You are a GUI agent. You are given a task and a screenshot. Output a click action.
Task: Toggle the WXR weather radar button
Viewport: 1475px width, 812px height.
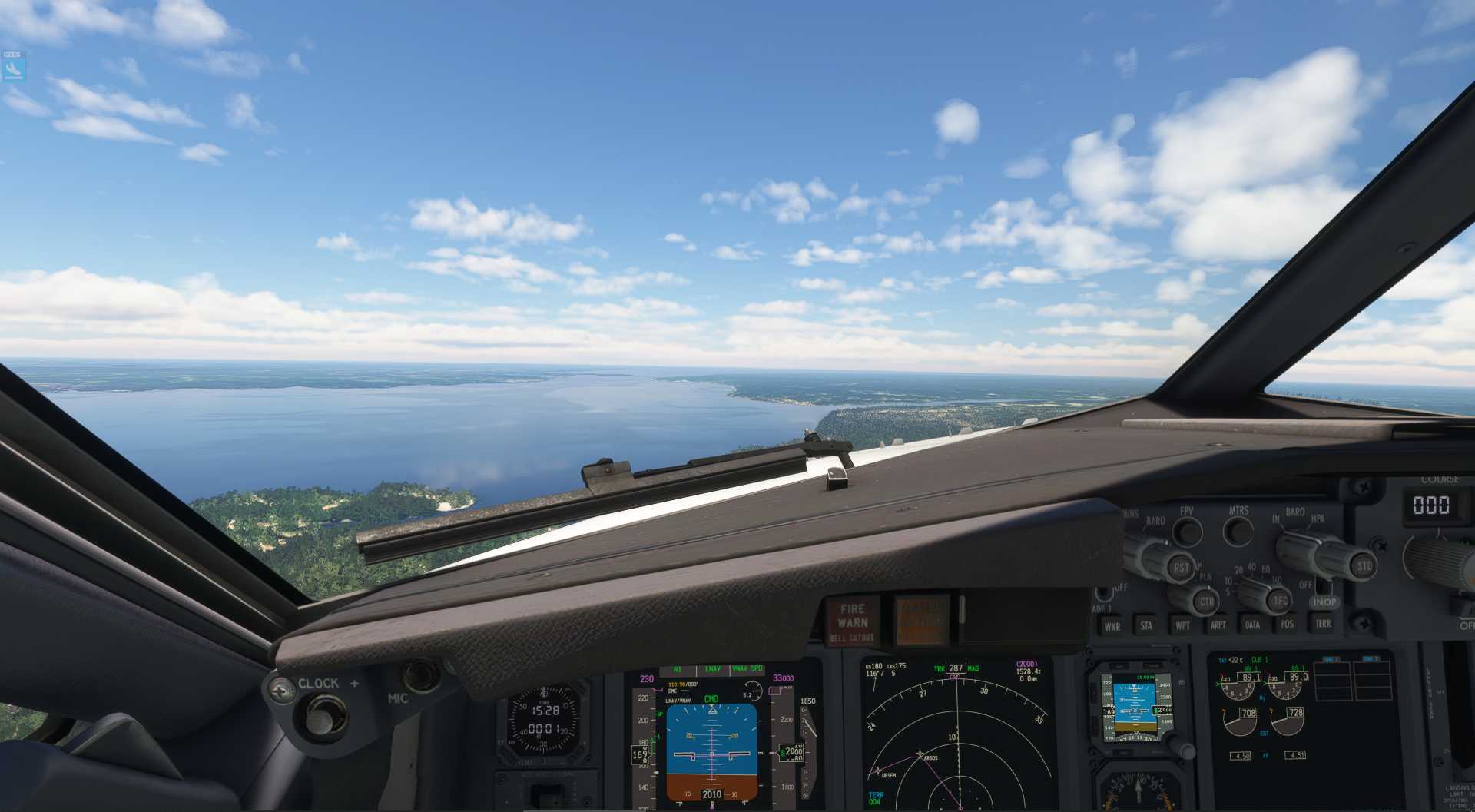pyautogui.click(x=1112, y=626)
